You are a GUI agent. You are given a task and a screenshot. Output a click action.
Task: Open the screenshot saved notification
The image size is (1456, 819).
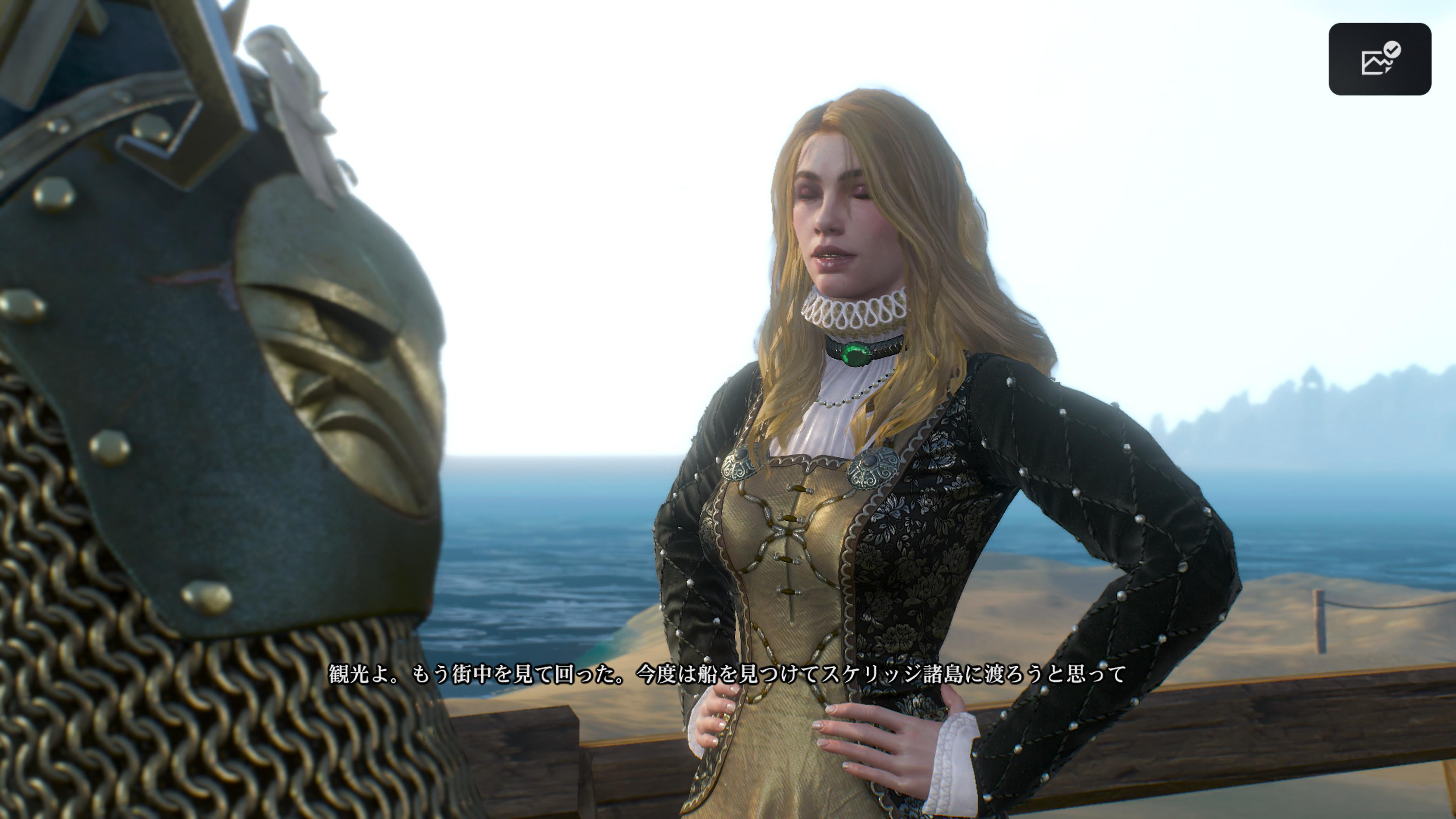click(1379, 59)
